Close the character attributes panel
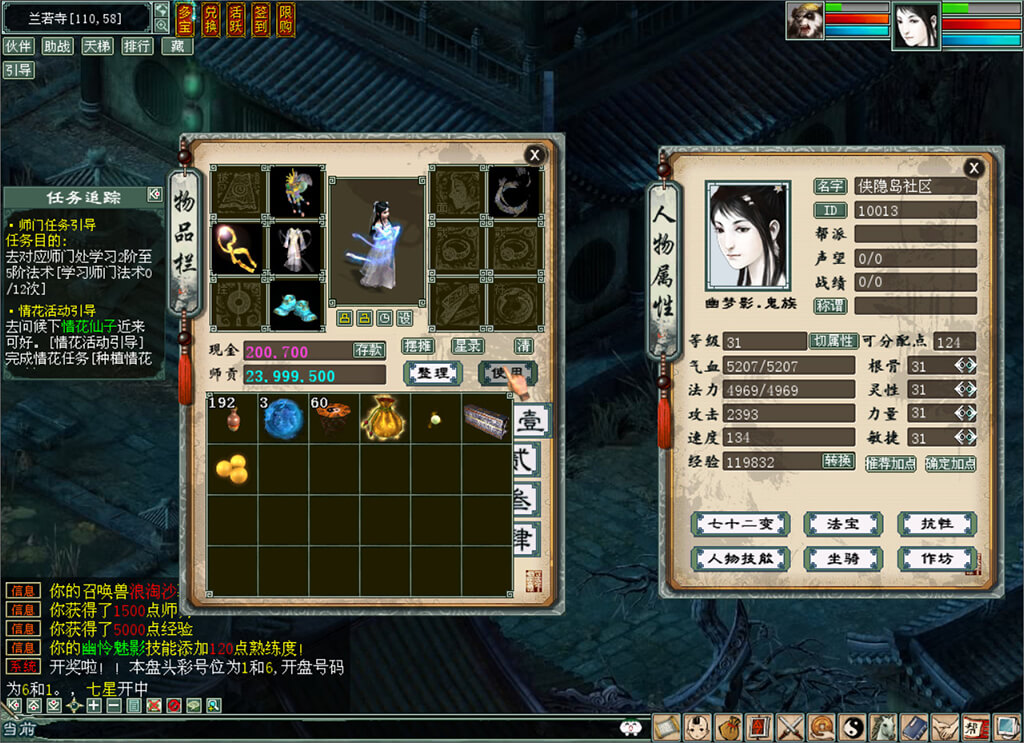The height and width of the screenshot is (743, 1024). (974, 168)
